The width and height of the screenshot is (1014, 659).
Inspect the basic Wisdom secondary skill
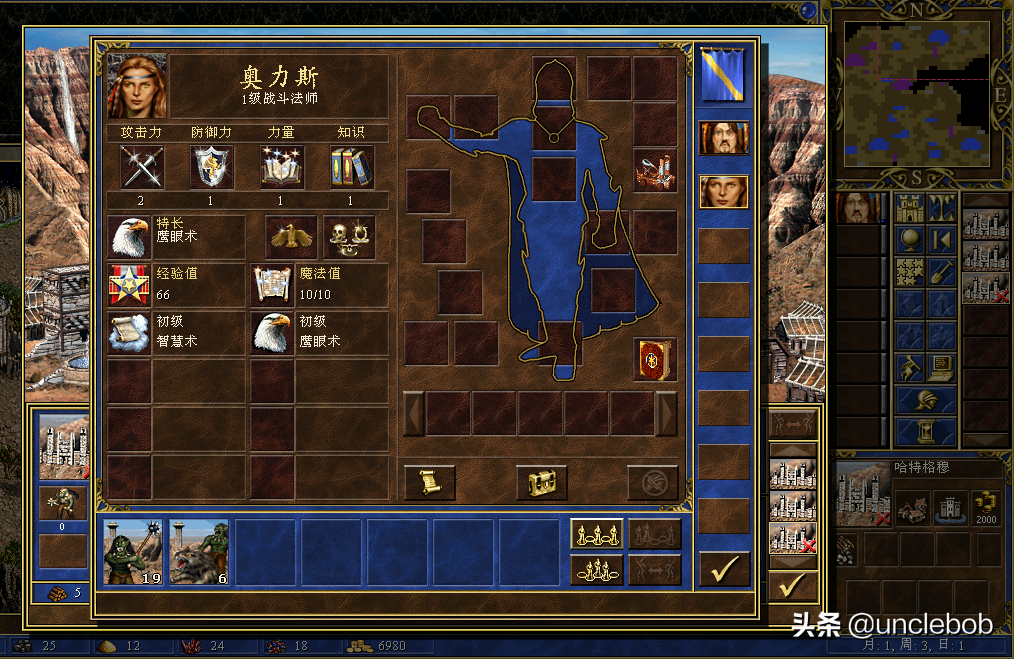tap(129, 333)
